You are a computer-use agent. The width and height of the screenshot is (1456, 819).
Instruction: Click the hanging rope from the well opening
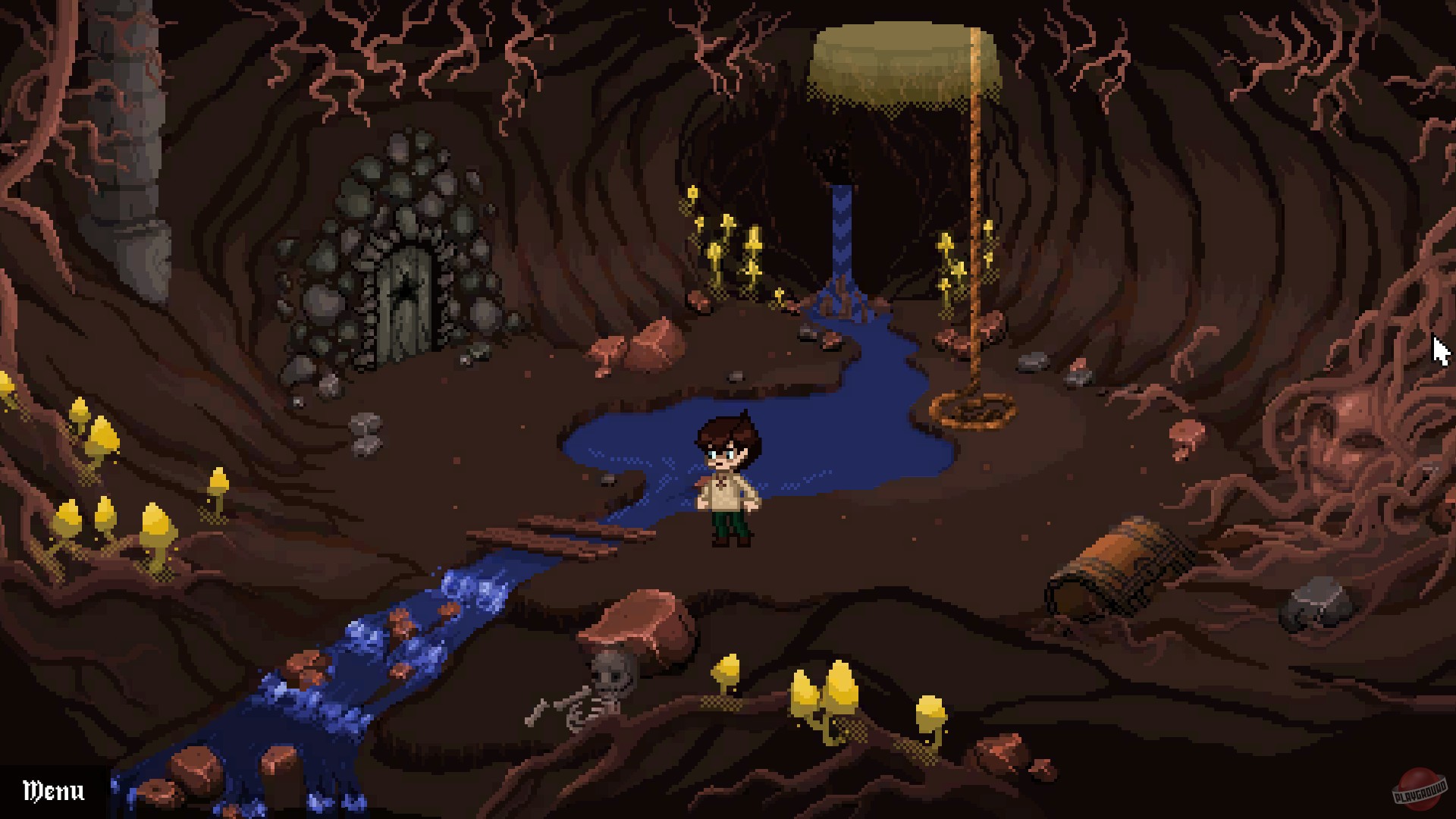tap(974, 227)
